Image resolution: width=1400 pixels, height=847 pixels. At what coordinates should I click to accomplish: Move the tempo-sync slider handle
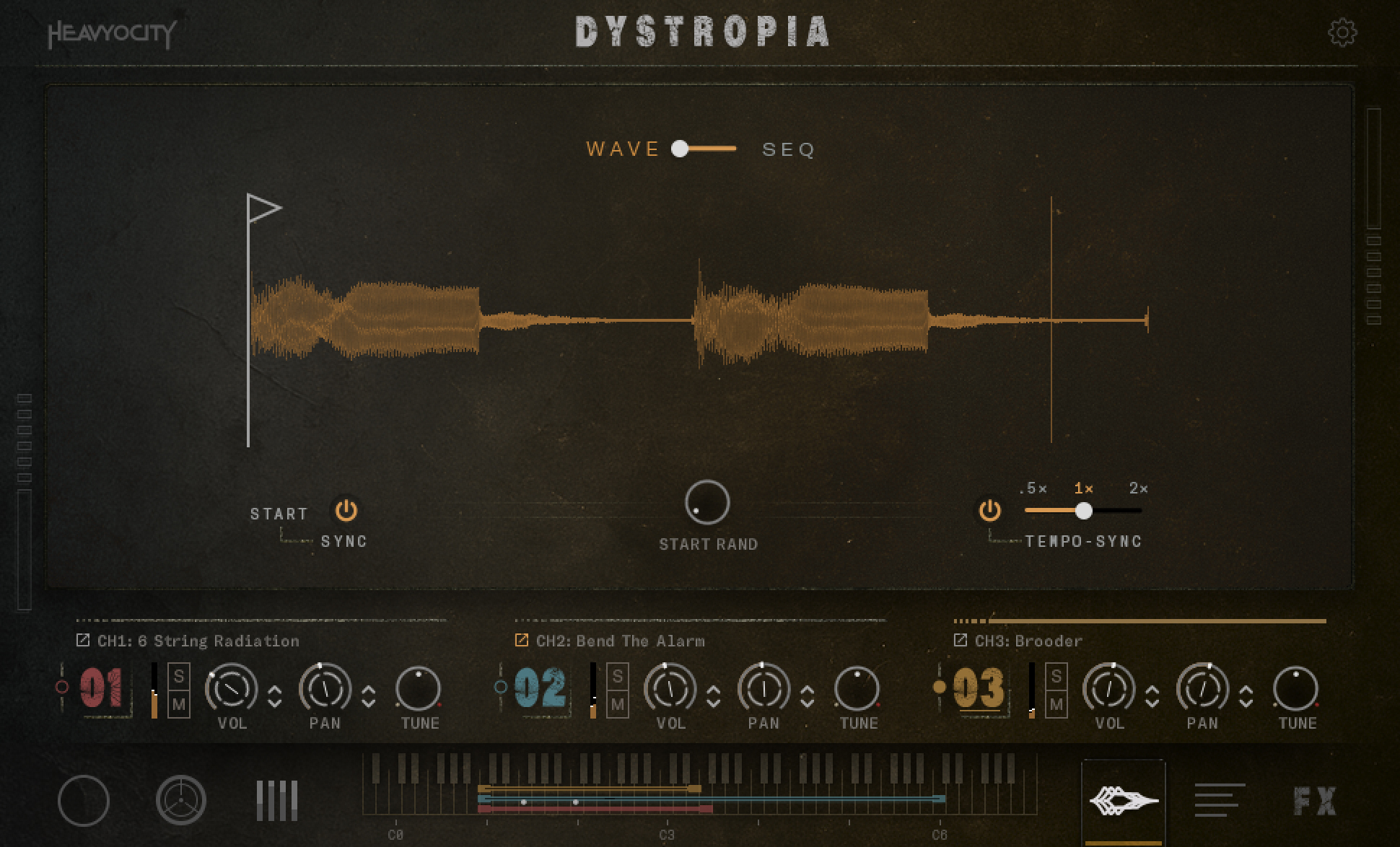[1085, 511]
